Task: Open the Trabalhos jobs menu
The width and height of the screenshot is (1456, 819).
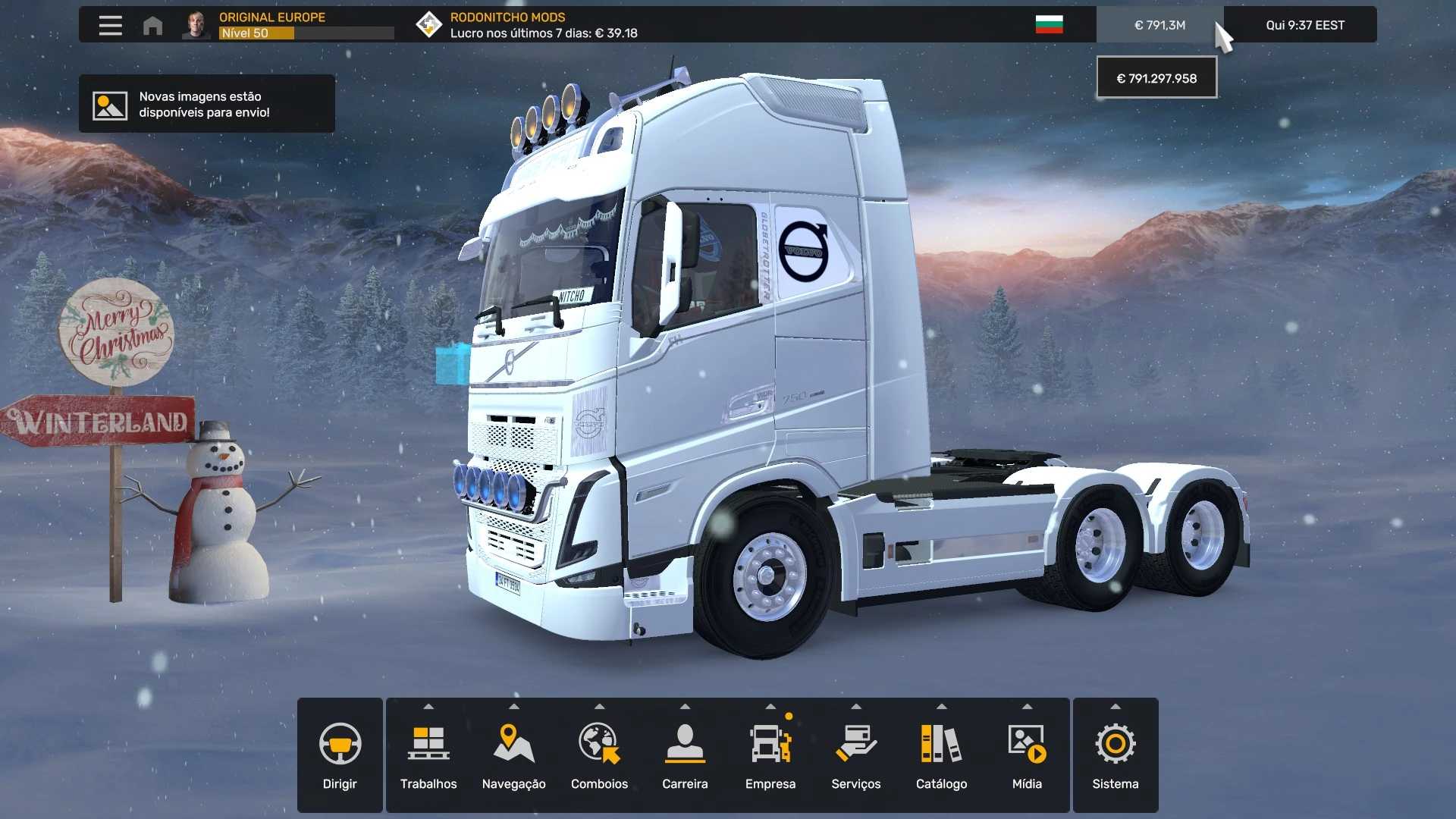Action: click(428, 755)
